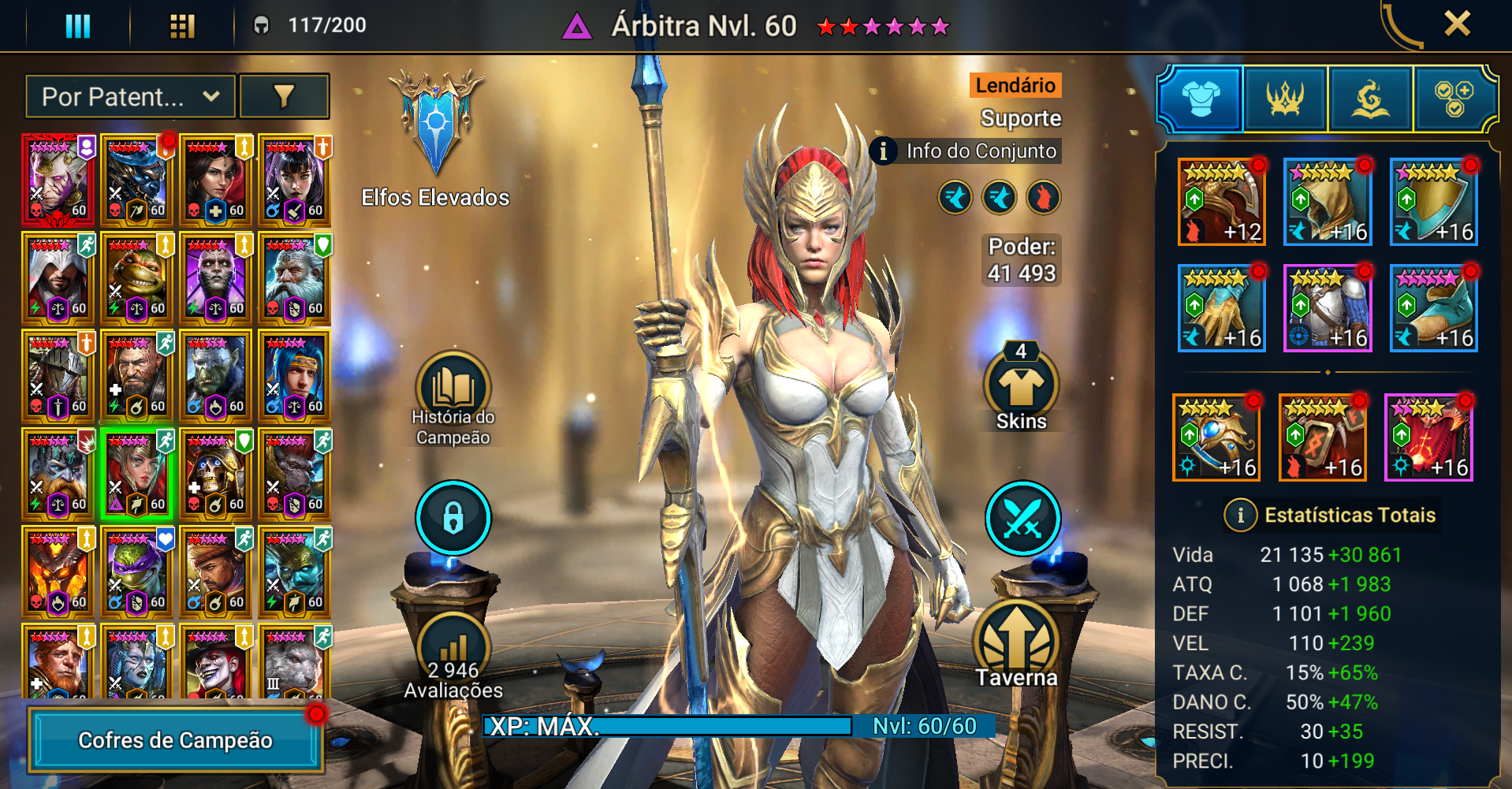The width and height of the screenshot is (1512, 789).
Task: Switch to the golden dragon tab
Action: click(1370, 99)
